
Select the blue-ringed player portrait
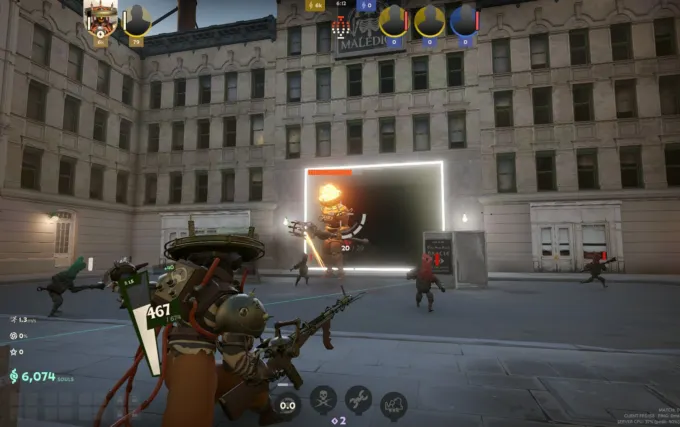tap(464, 20)
